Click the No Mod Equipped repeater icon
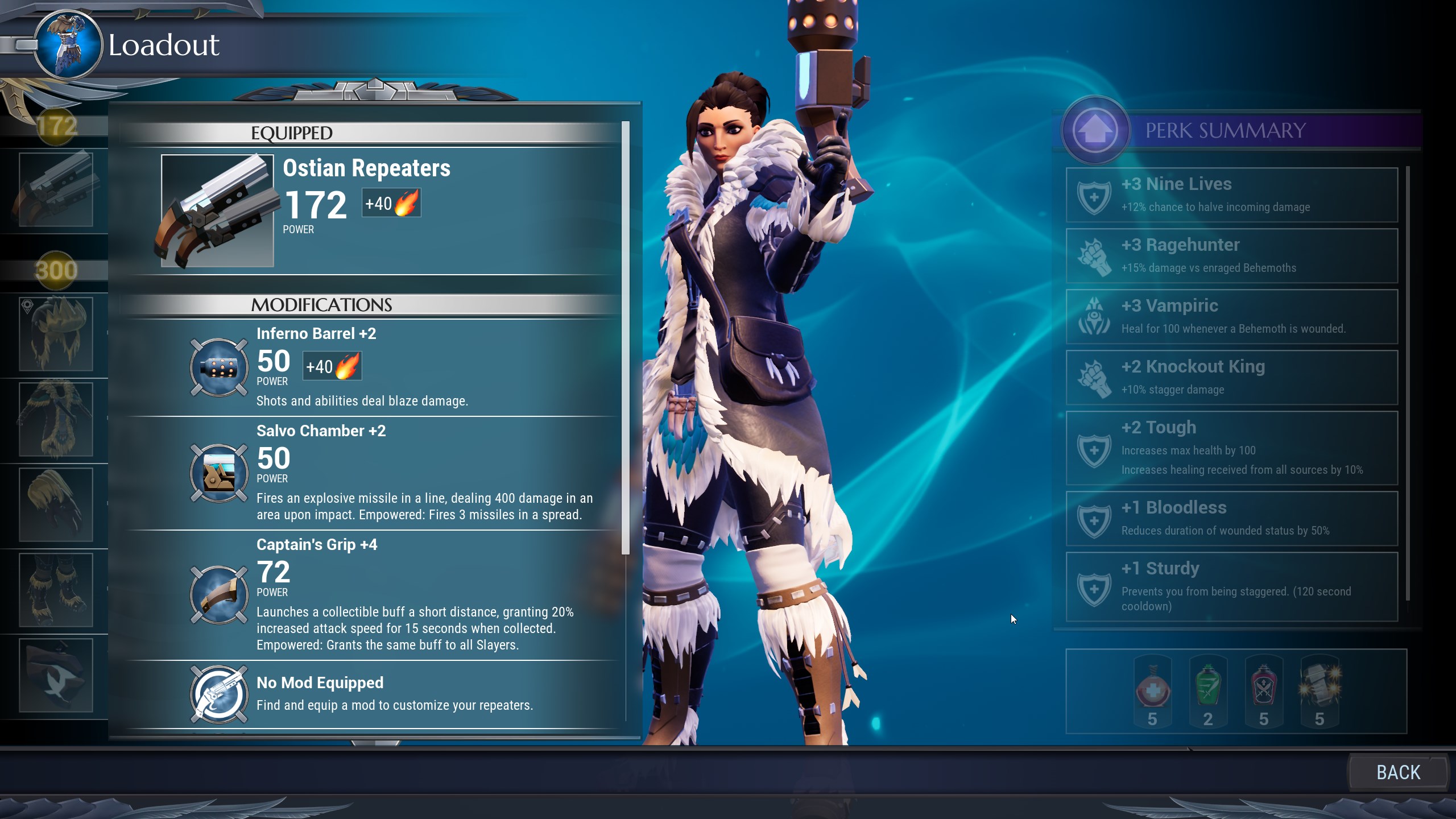 (x=219, y=694)
